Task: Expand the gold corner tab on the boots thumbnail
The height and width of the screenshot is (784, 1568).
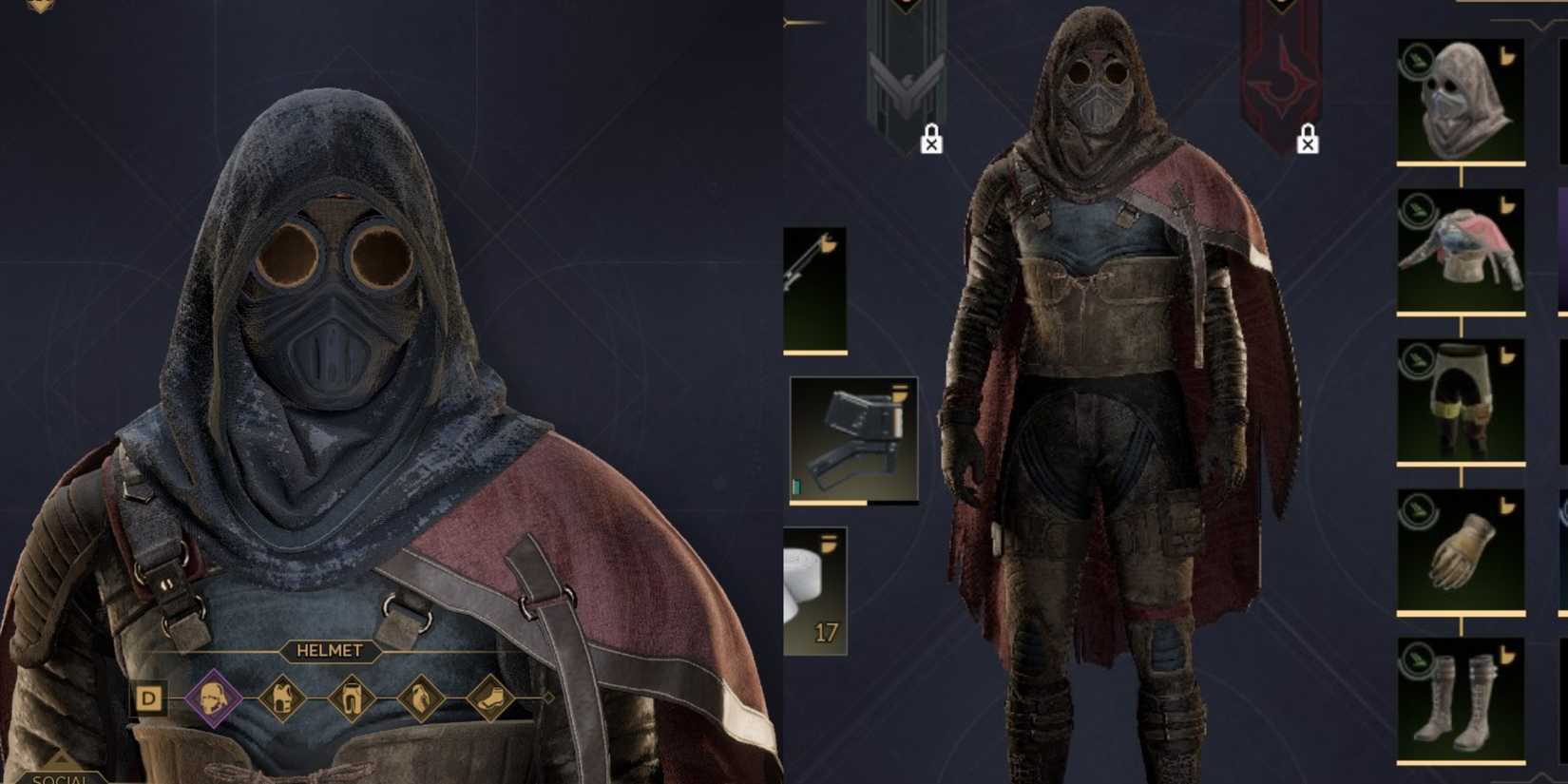Action: pyautogui.click(x=1507, y=652)
